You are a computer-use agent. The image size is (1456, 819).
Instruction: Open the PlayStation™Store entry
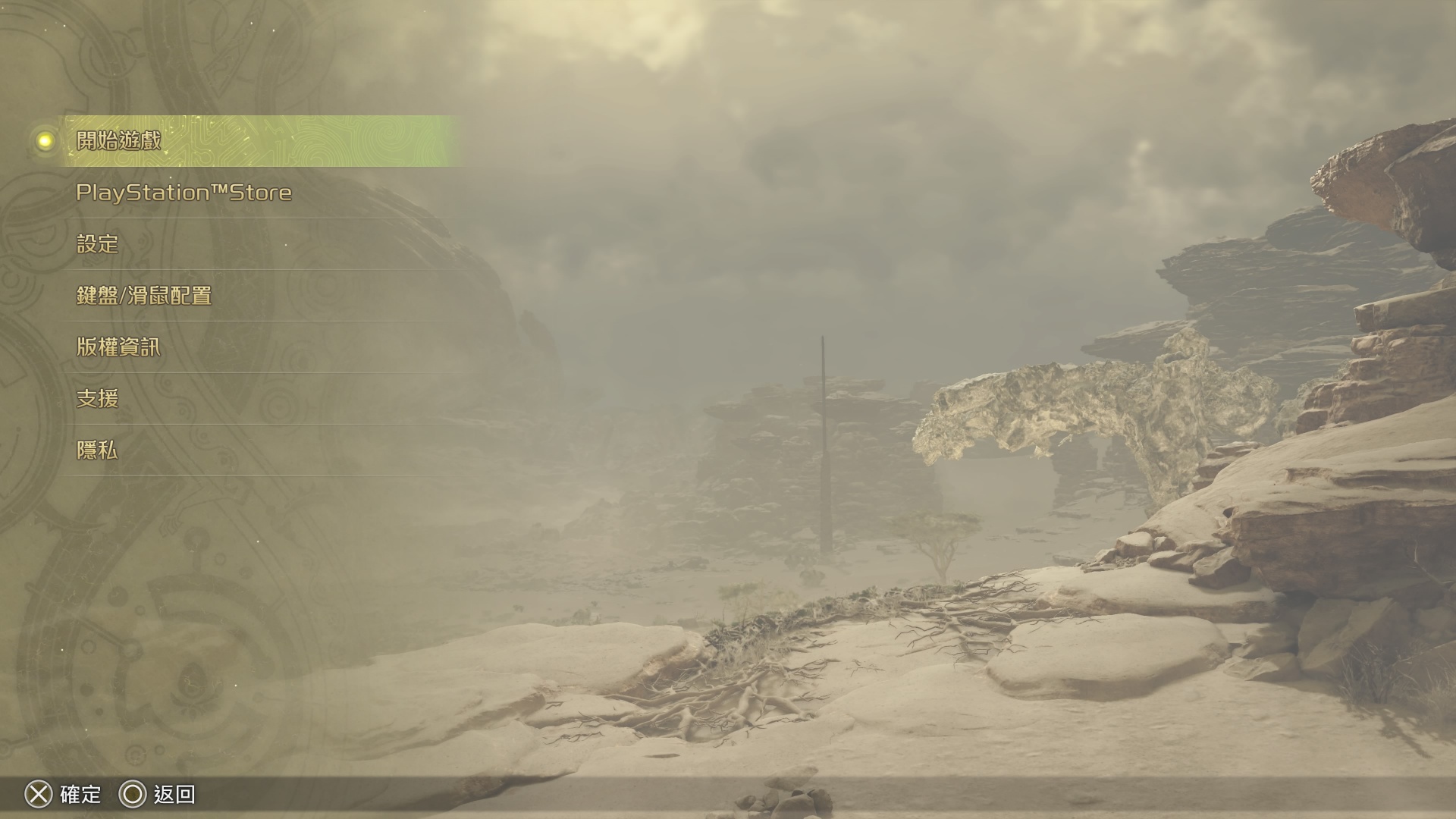point(184,193)
